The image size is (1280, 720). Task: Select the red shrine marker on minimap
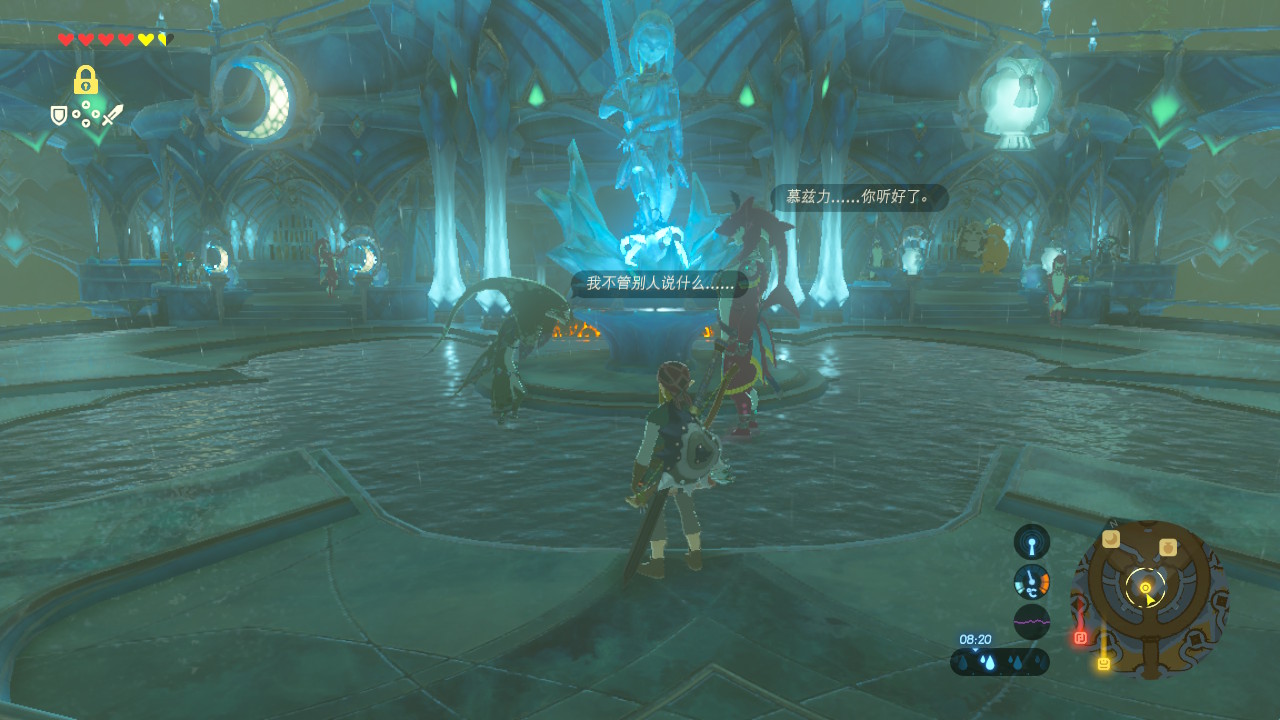click(1080, 637)
